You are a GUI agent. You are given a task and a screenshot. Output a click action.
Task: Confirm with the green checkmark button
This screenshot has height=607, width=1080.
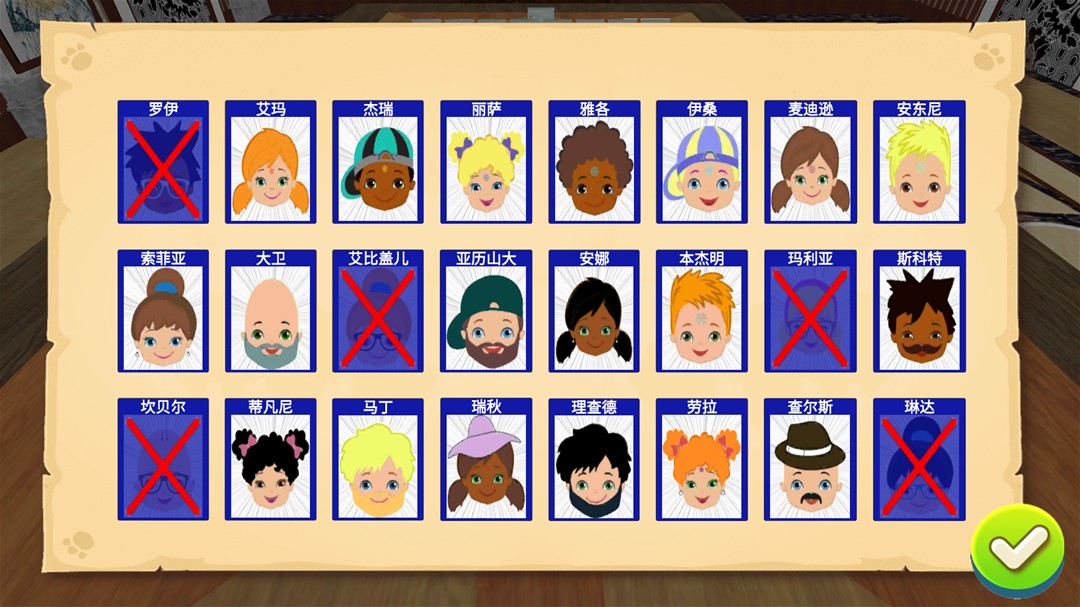point(1017,547)
